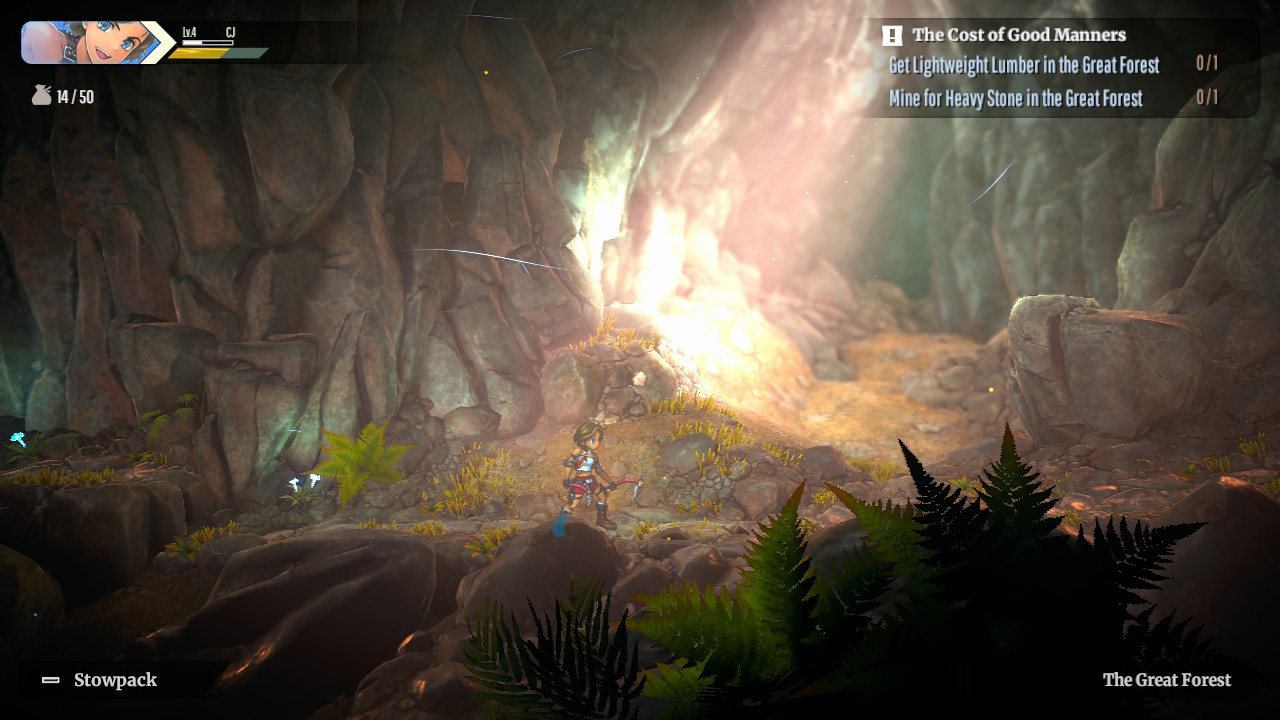Click the stowpack capacity bag icon
This screenshot has width=1280, height=720.
pos(40,96)
